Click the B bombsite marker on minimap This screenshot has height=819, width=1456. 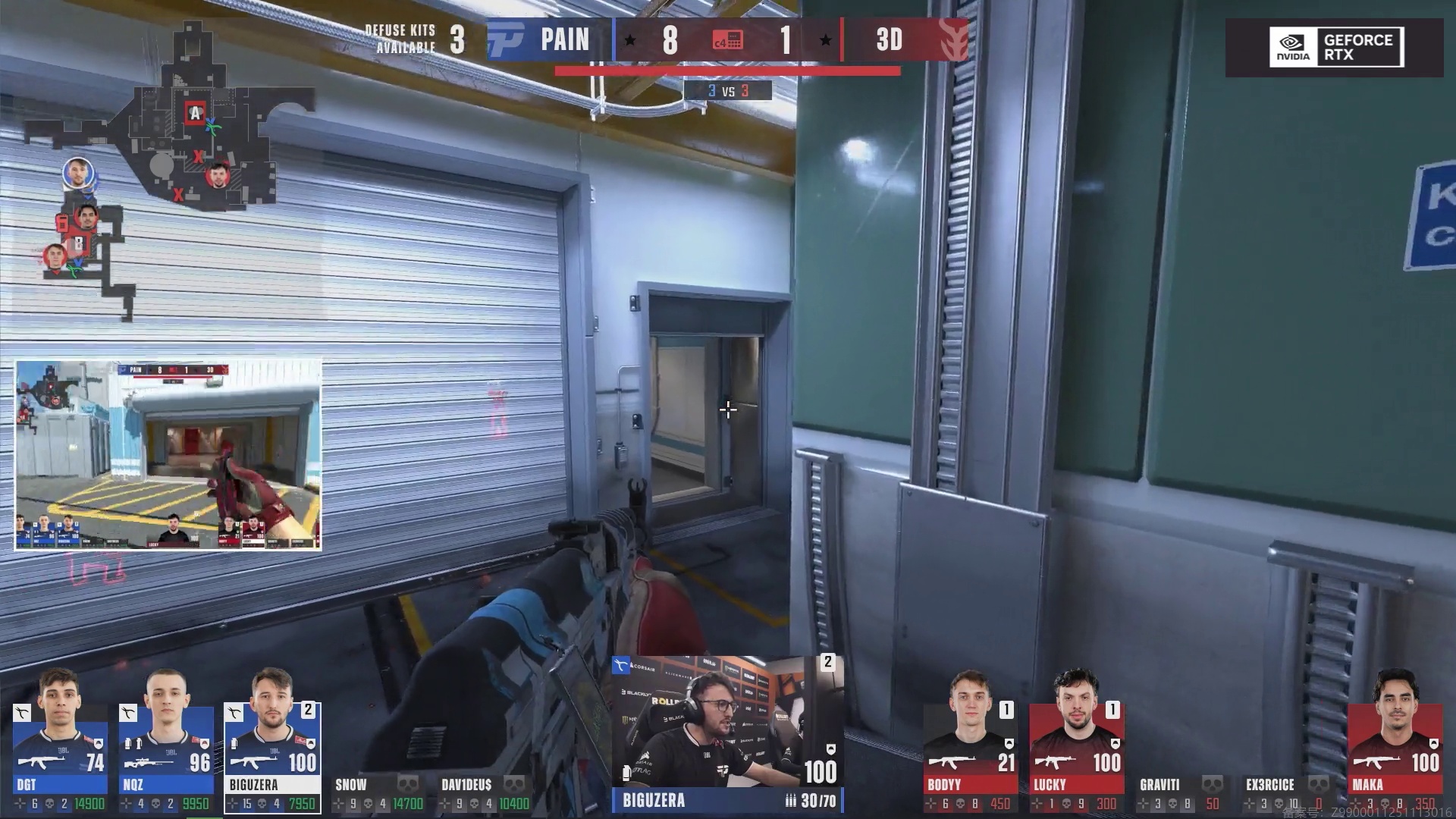[x=77, y=243]
